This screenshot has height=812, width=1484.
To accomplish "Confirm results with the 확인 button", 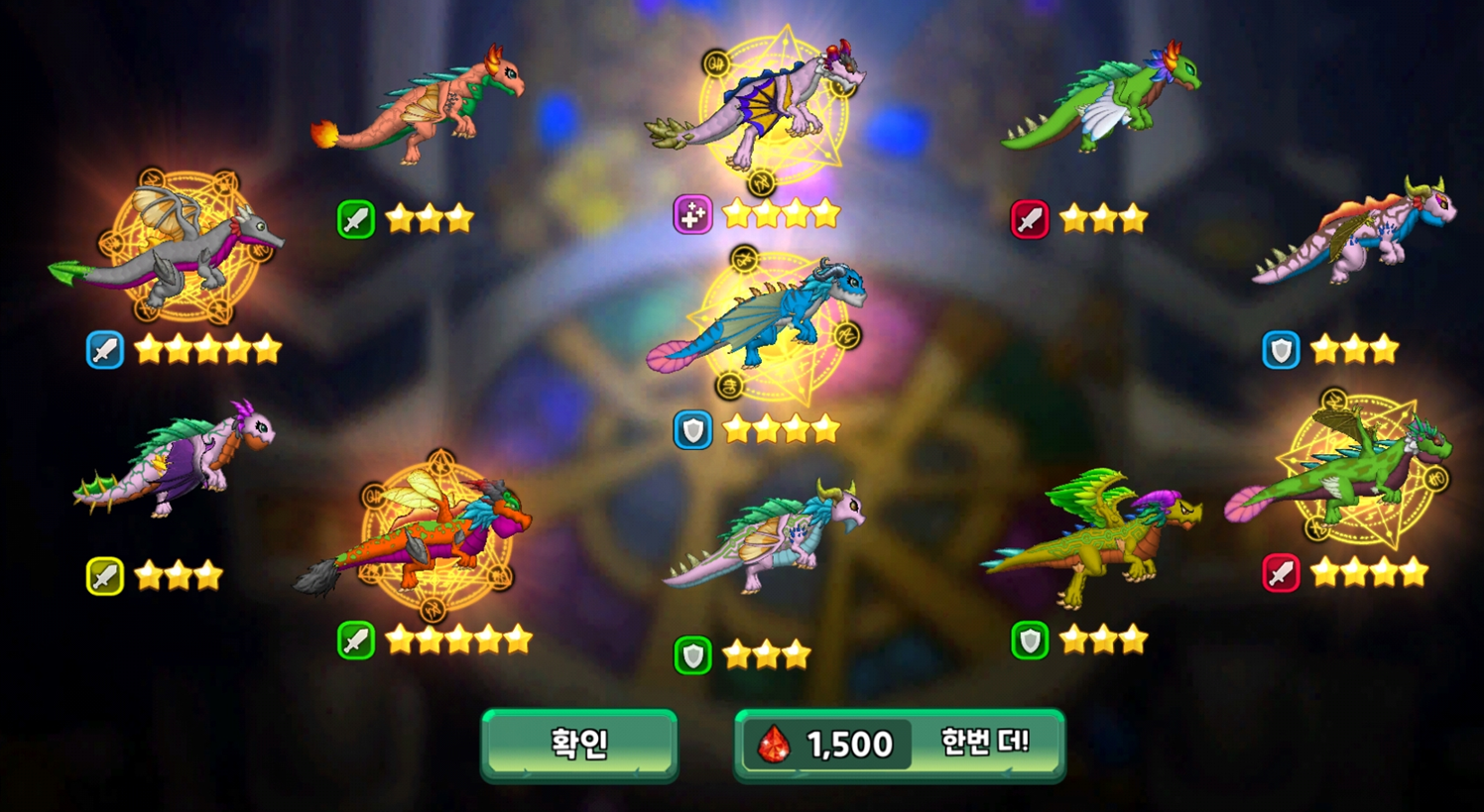I will [579, 744].
